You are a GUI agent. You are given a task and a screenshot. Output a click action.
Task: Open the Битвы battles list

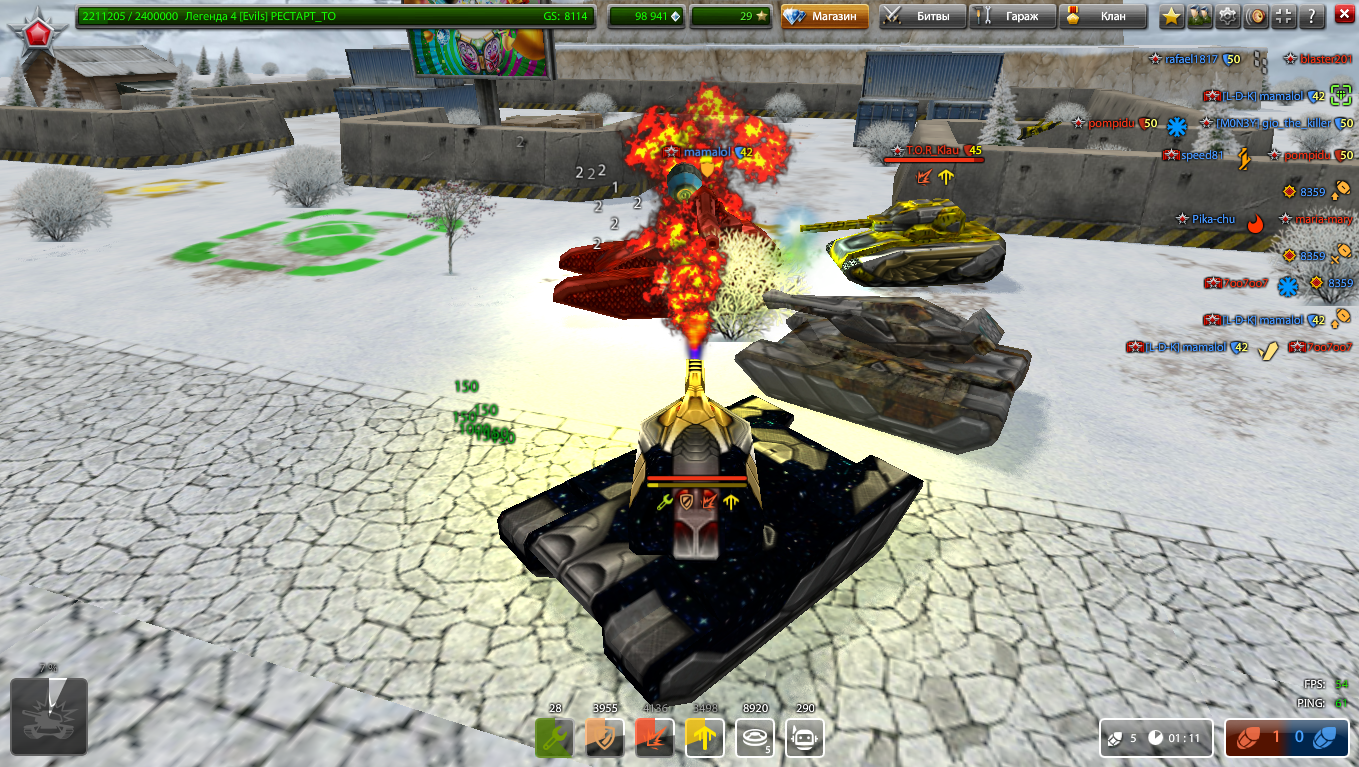(922, 16)
